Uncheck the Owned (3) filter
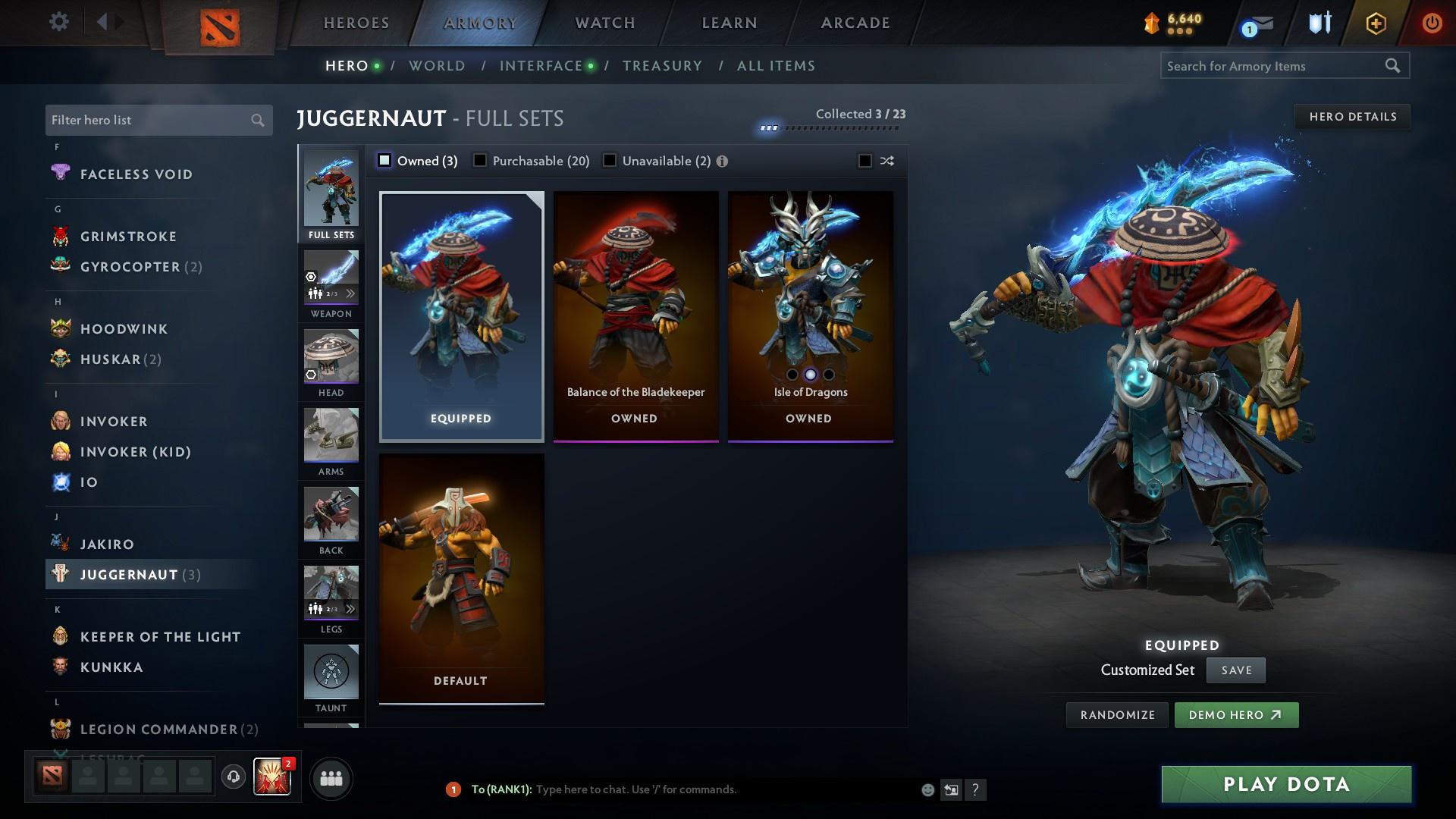 point(385,161)
